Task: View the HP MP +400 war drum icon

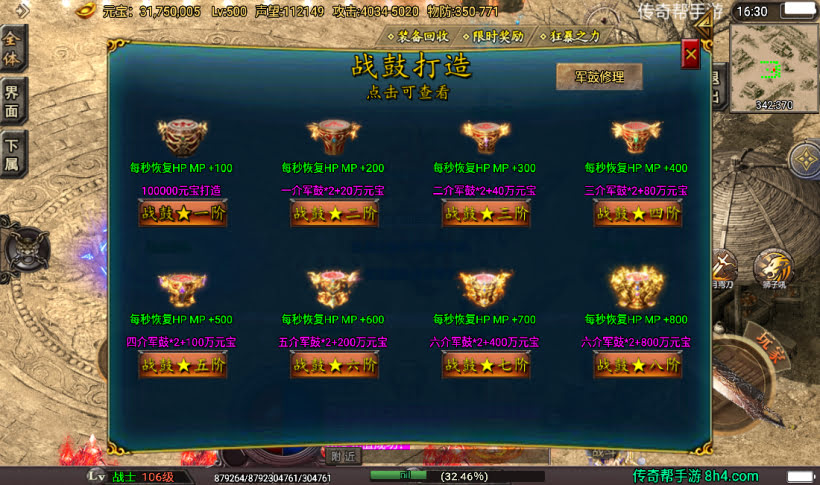Action: point(636,136)
